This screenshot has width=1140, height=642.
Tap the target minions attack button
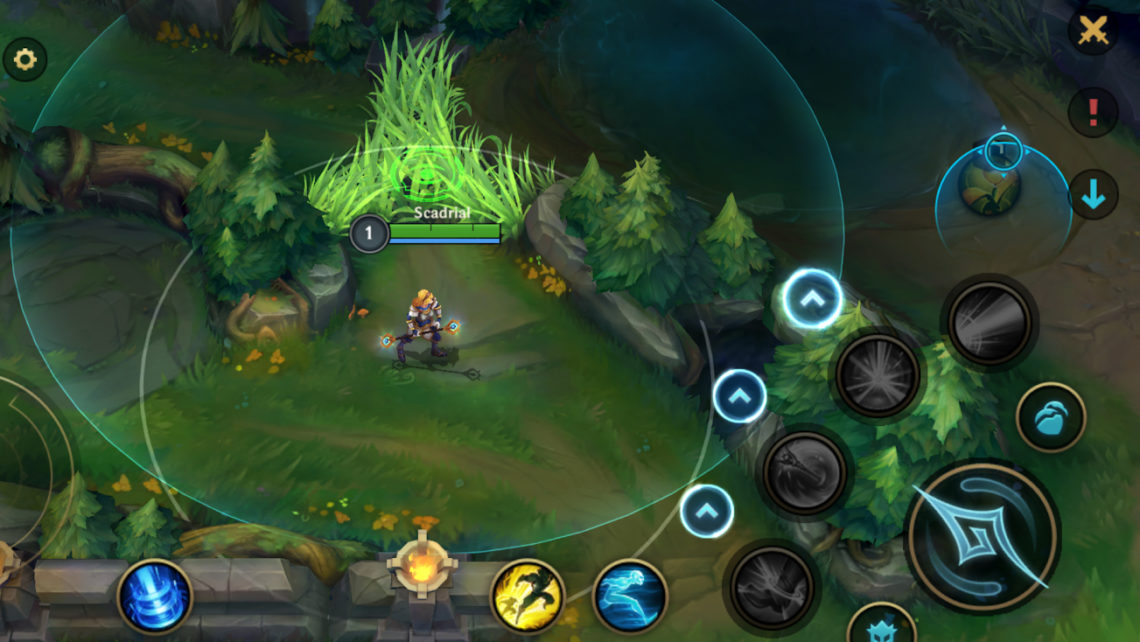[x=1050, y=418]
